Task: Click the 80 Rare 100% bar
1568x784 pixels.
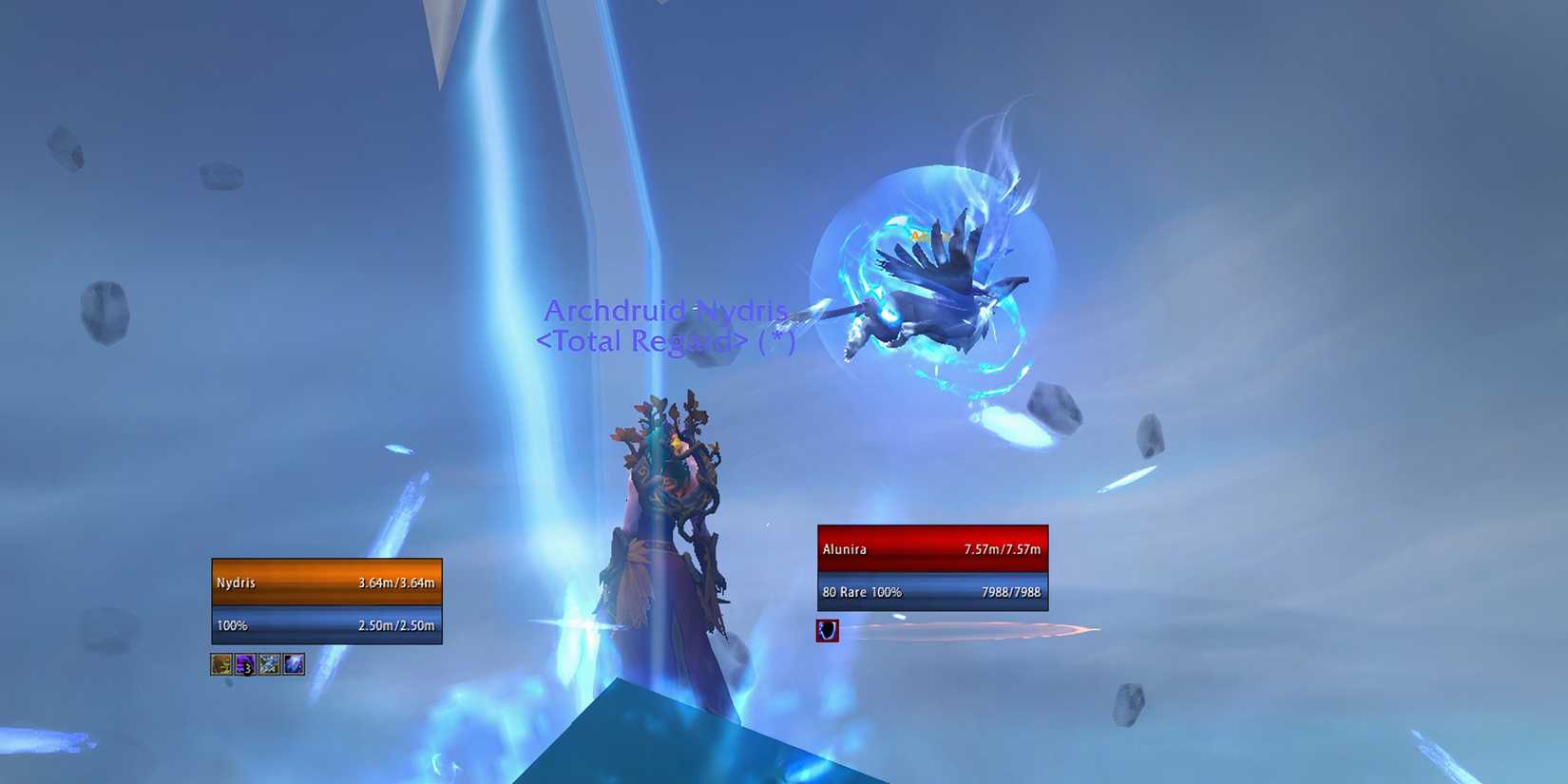Action: coord(931,591)
